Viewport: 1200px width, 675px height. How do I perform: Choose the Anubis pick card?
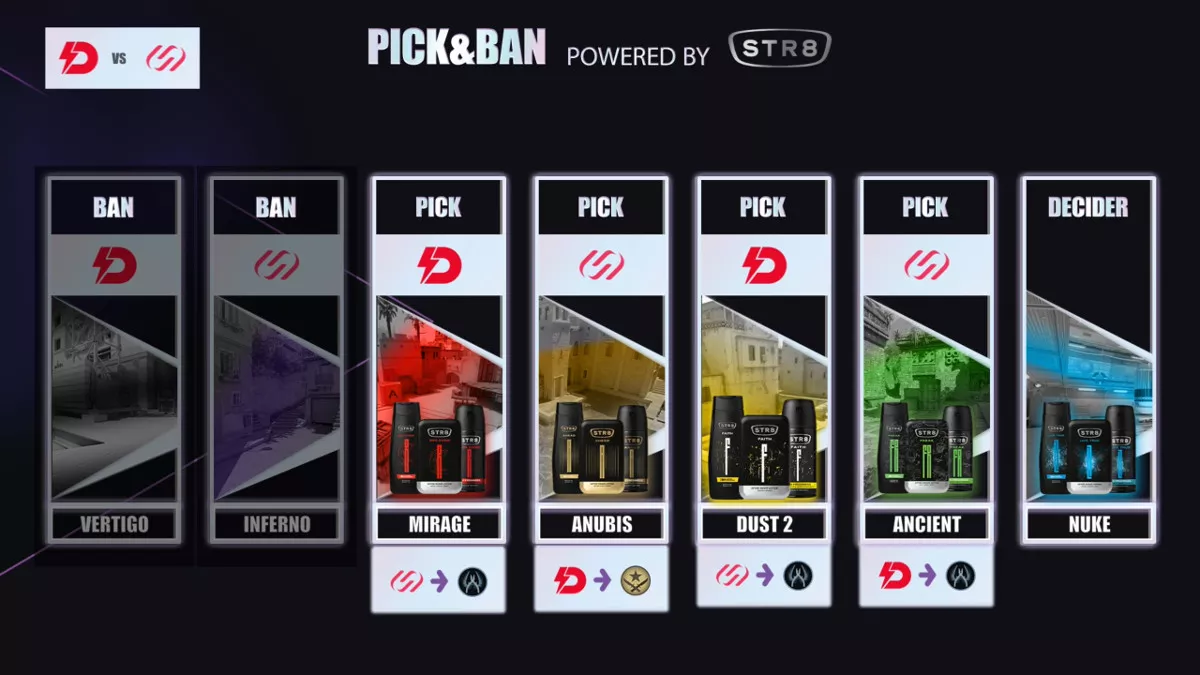pos(600,360)
